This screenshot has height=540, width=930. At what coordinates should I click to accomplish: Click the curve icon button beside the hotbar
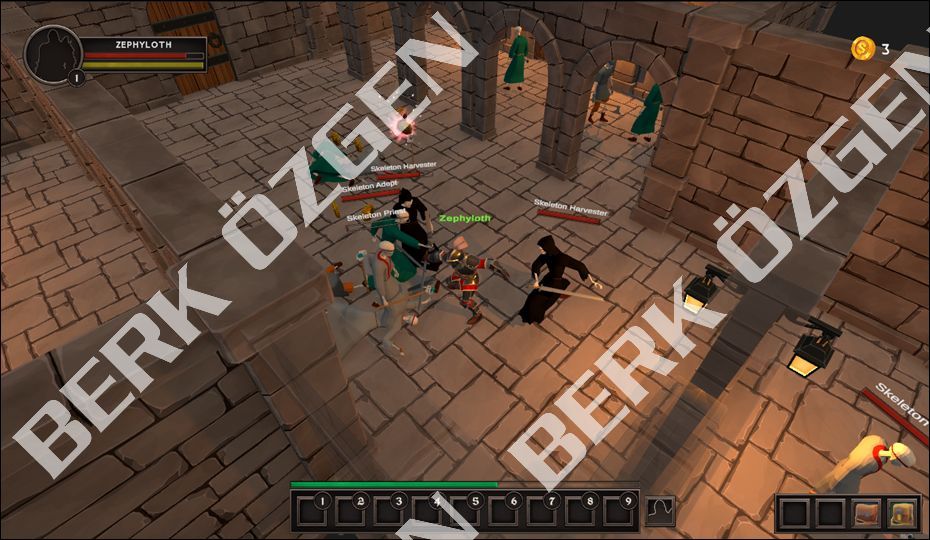point(659,511)
